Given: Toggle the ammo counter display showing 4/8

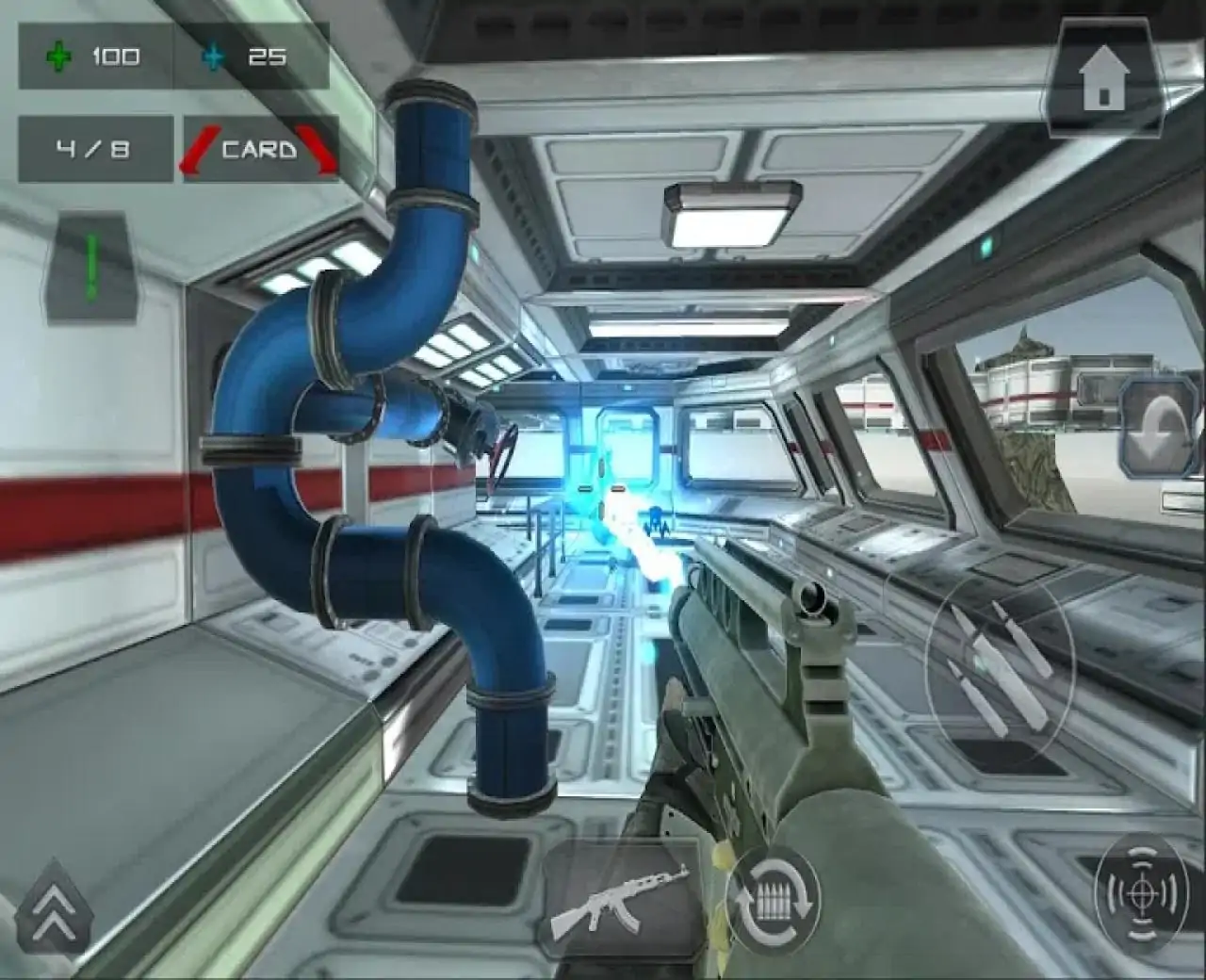Looking at the screenshot, I should (x=94, y=149).
